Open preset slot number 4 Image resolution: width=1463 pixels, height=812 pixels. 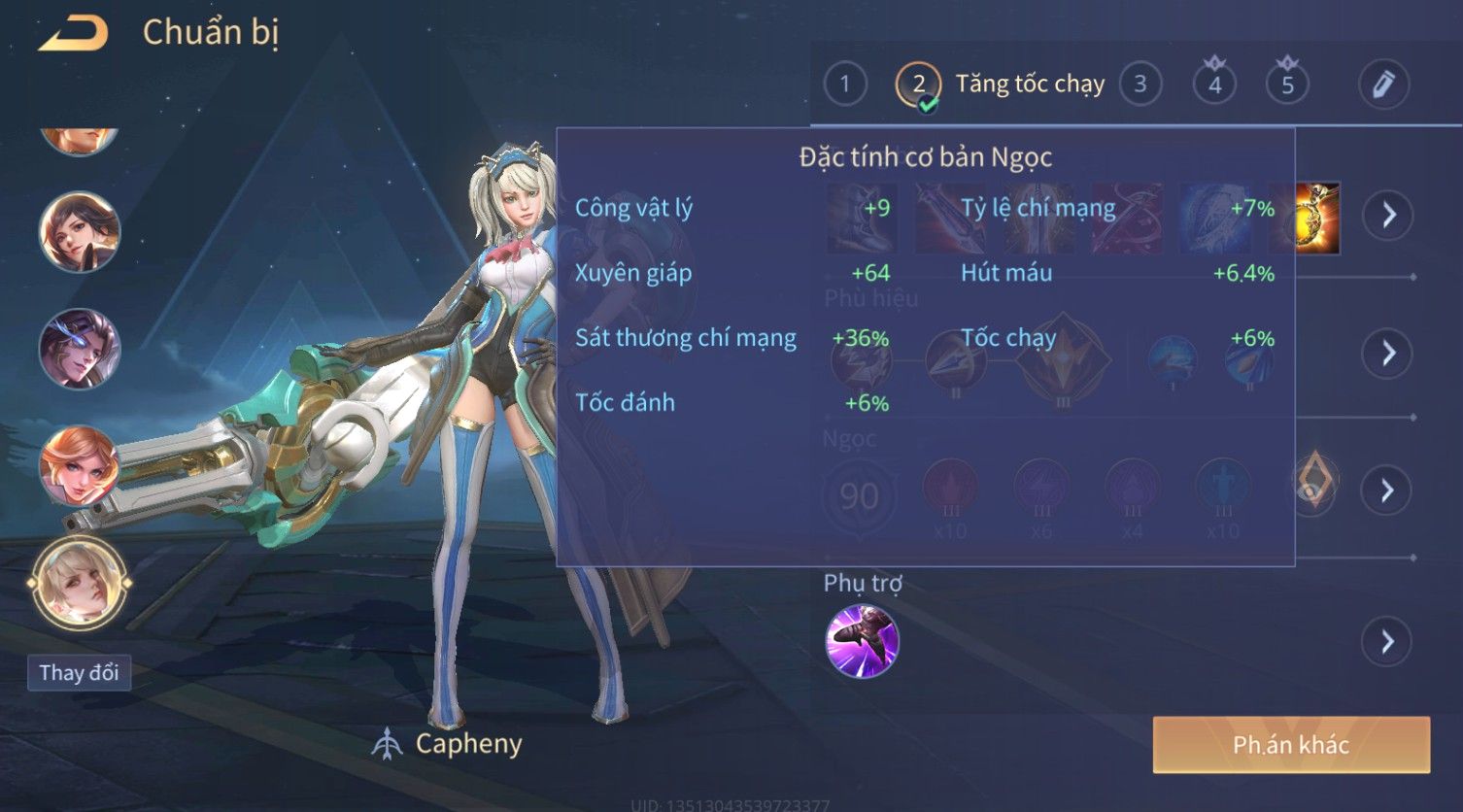coord(1214,85)
